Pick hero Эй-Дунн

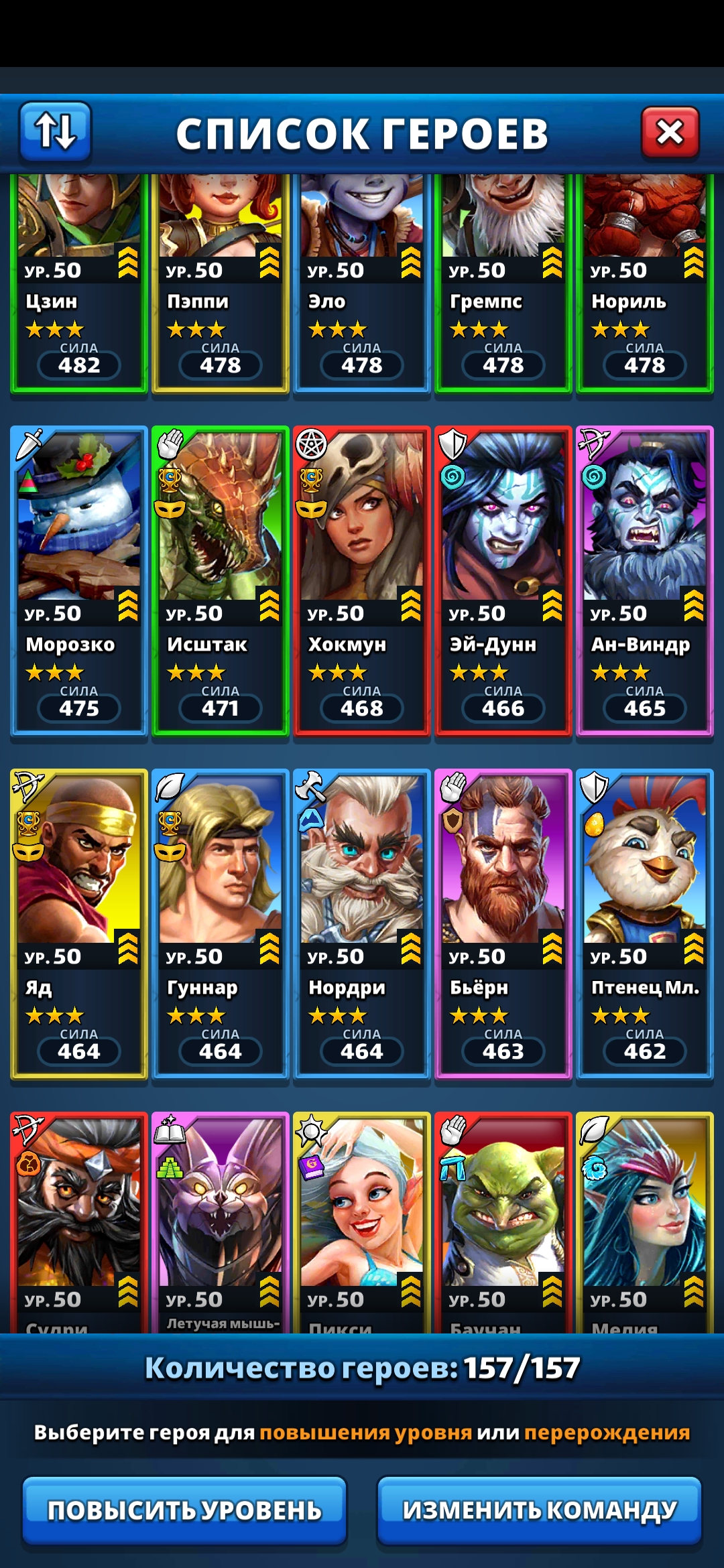click(x=503, y=580)
